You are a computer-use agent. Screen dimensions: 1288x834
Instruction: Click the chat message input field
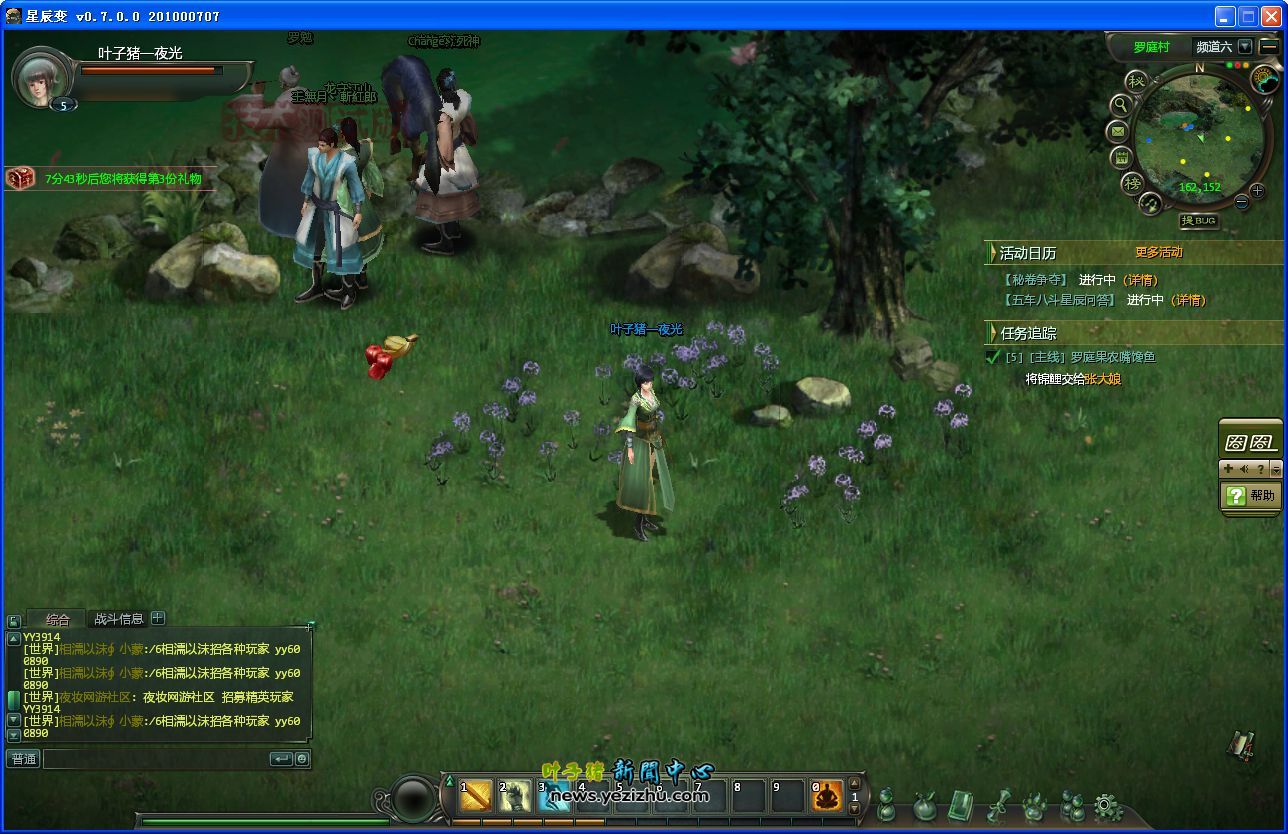tap(155, 759)
